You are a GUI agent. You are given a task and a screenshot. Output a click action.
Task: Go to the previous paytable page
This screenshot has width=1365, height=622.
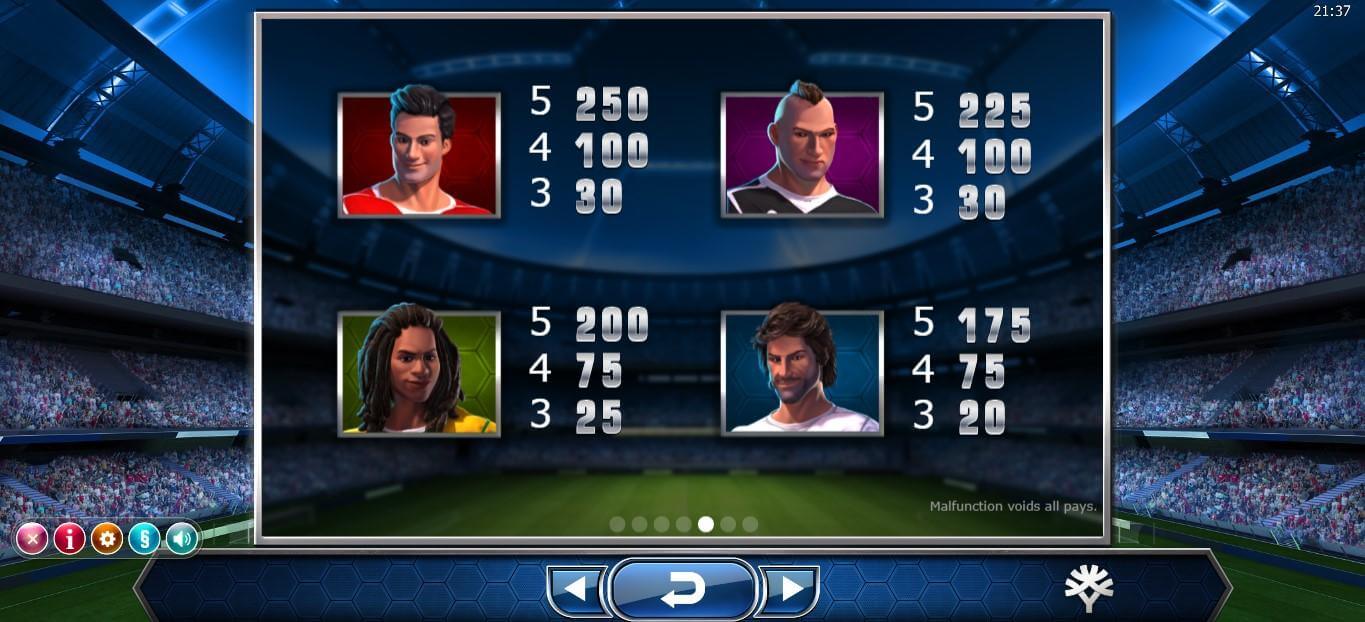click(x=576, y=589)
